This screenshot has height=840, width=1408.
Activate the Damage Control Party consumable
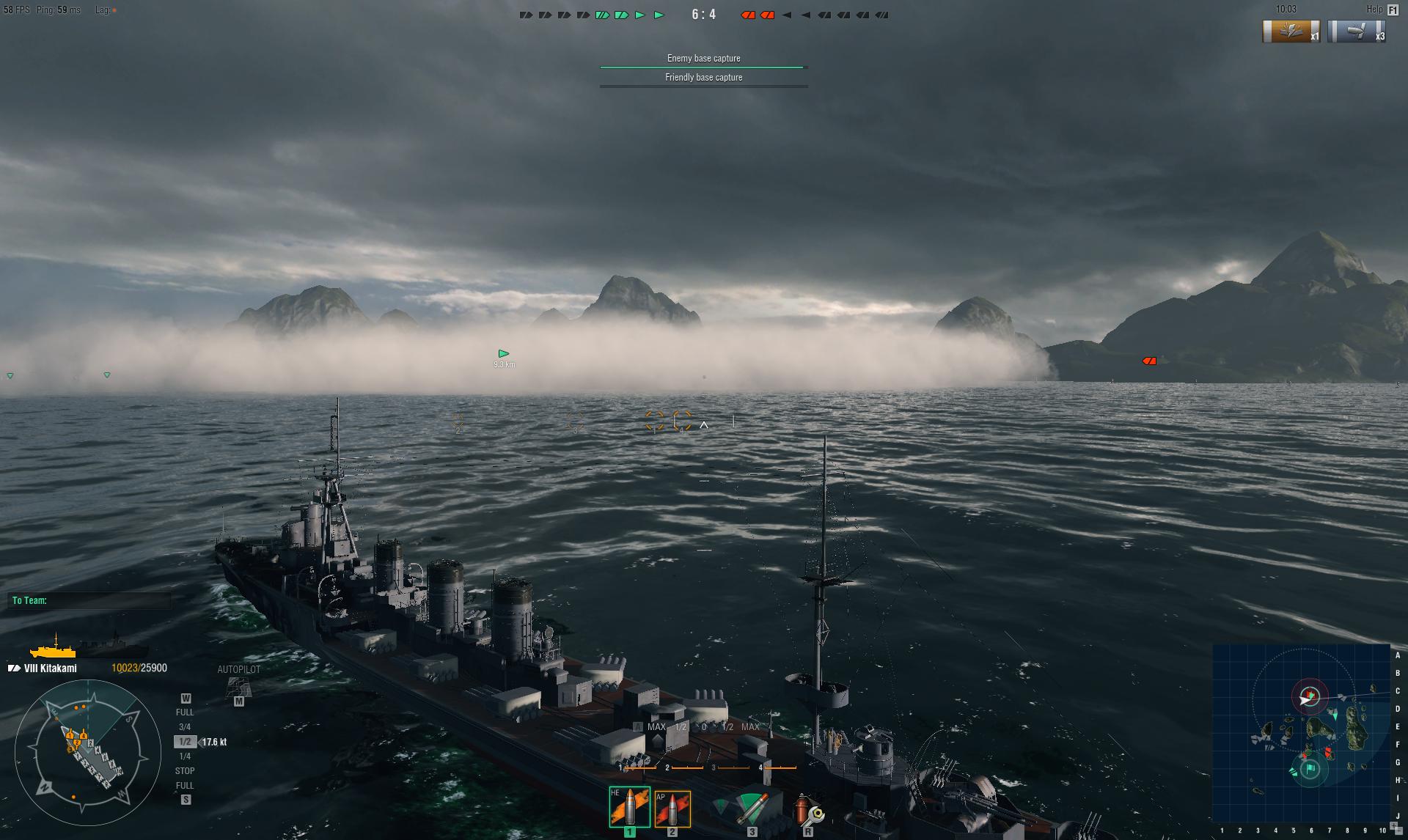coord(809,811)
